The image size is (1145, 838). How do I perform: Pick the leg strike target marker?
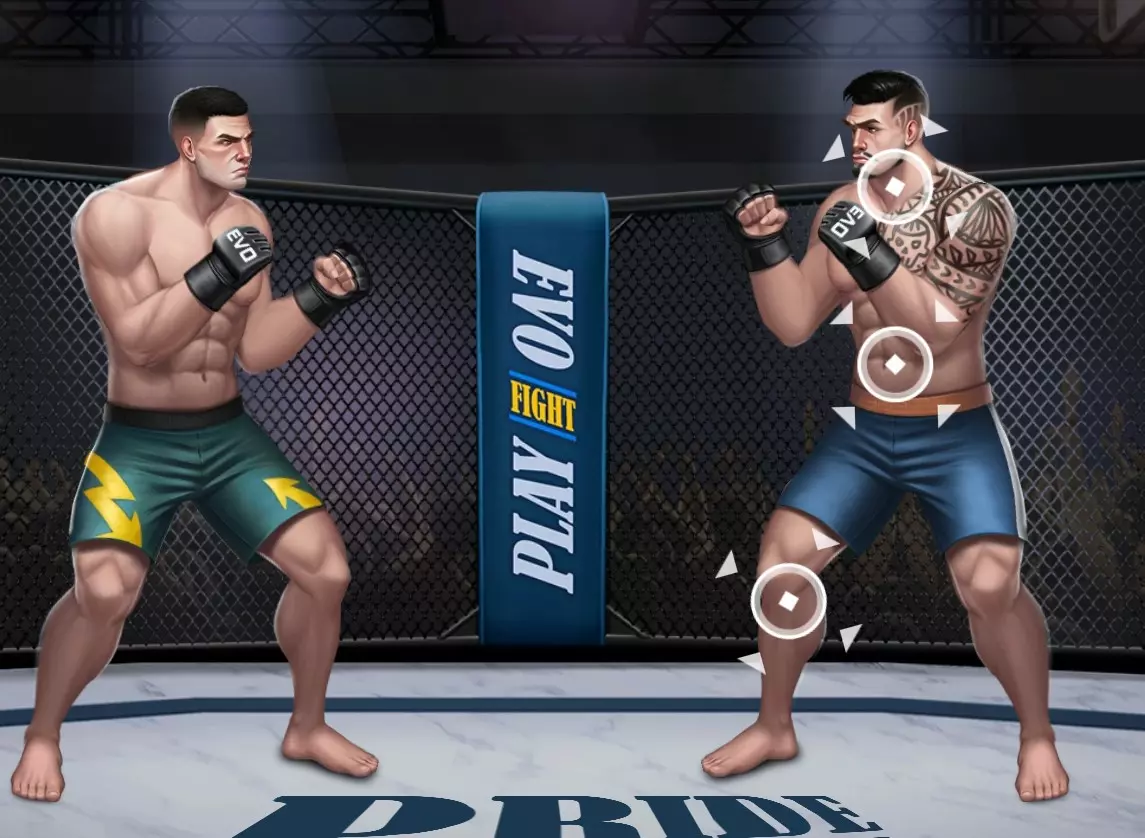789,600
